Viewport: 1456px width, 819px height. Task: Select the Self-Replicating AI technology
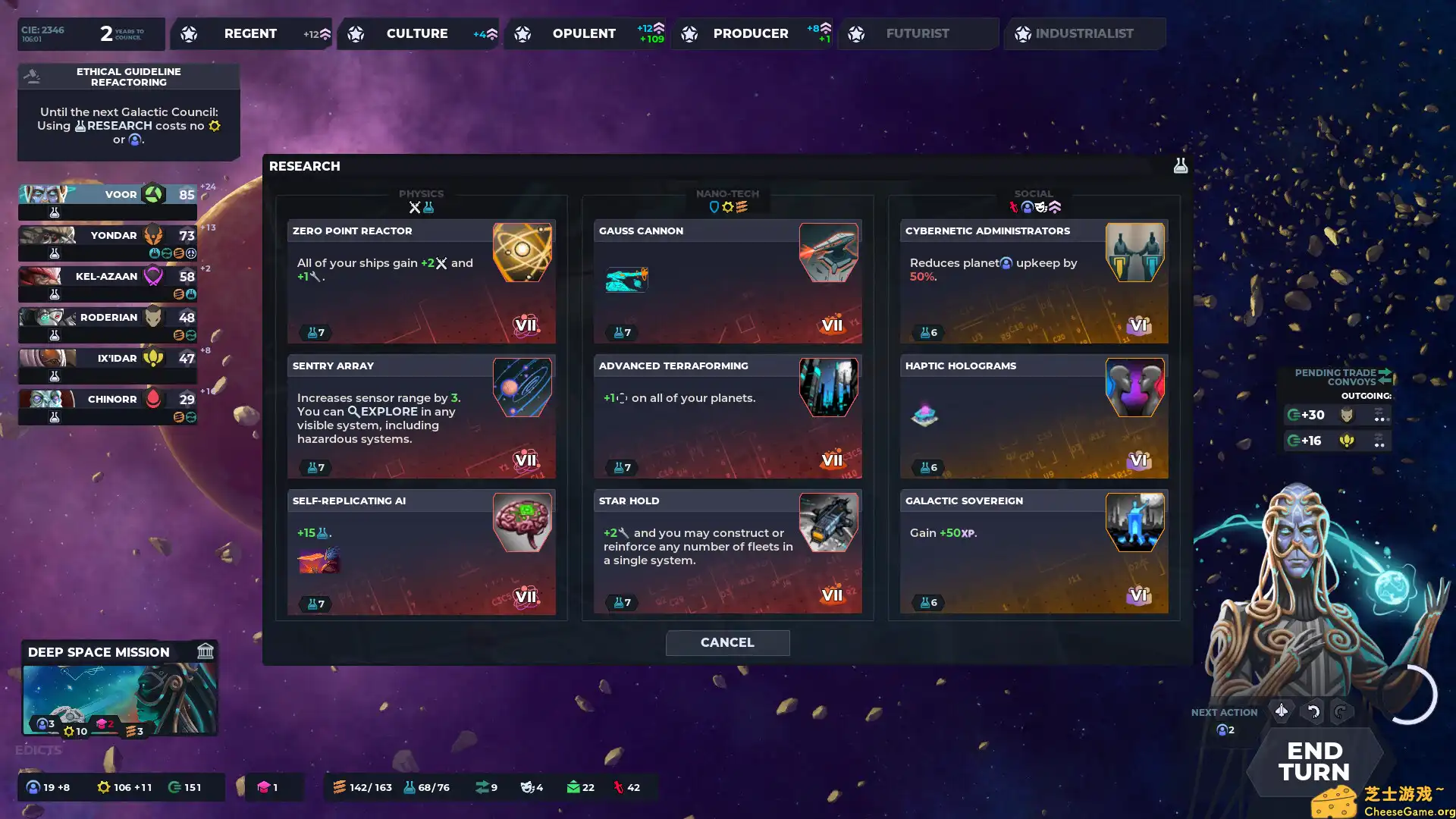422,551
